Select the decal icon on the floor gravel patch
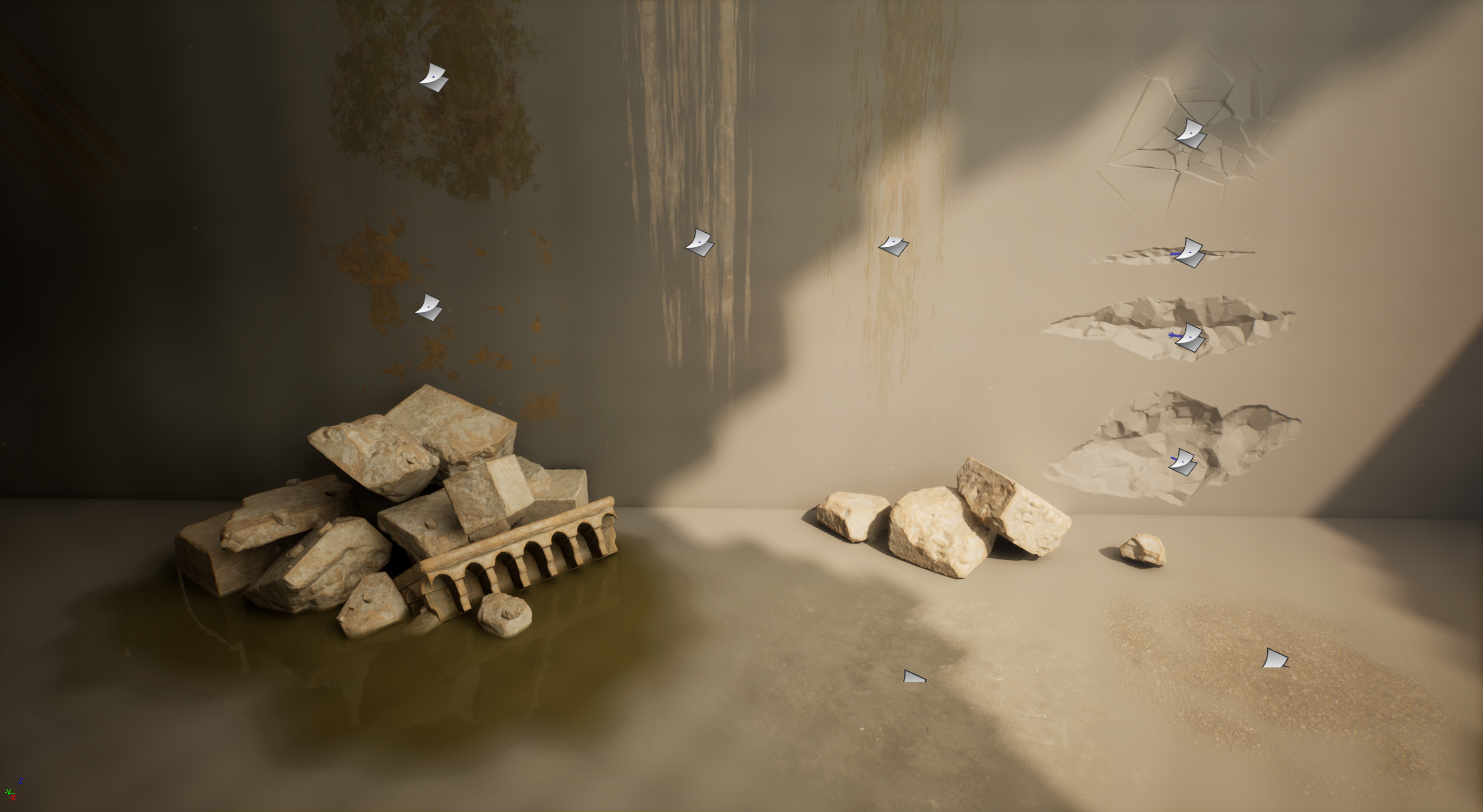This screenshot has width=1483, height=812. click(1274, 658)
